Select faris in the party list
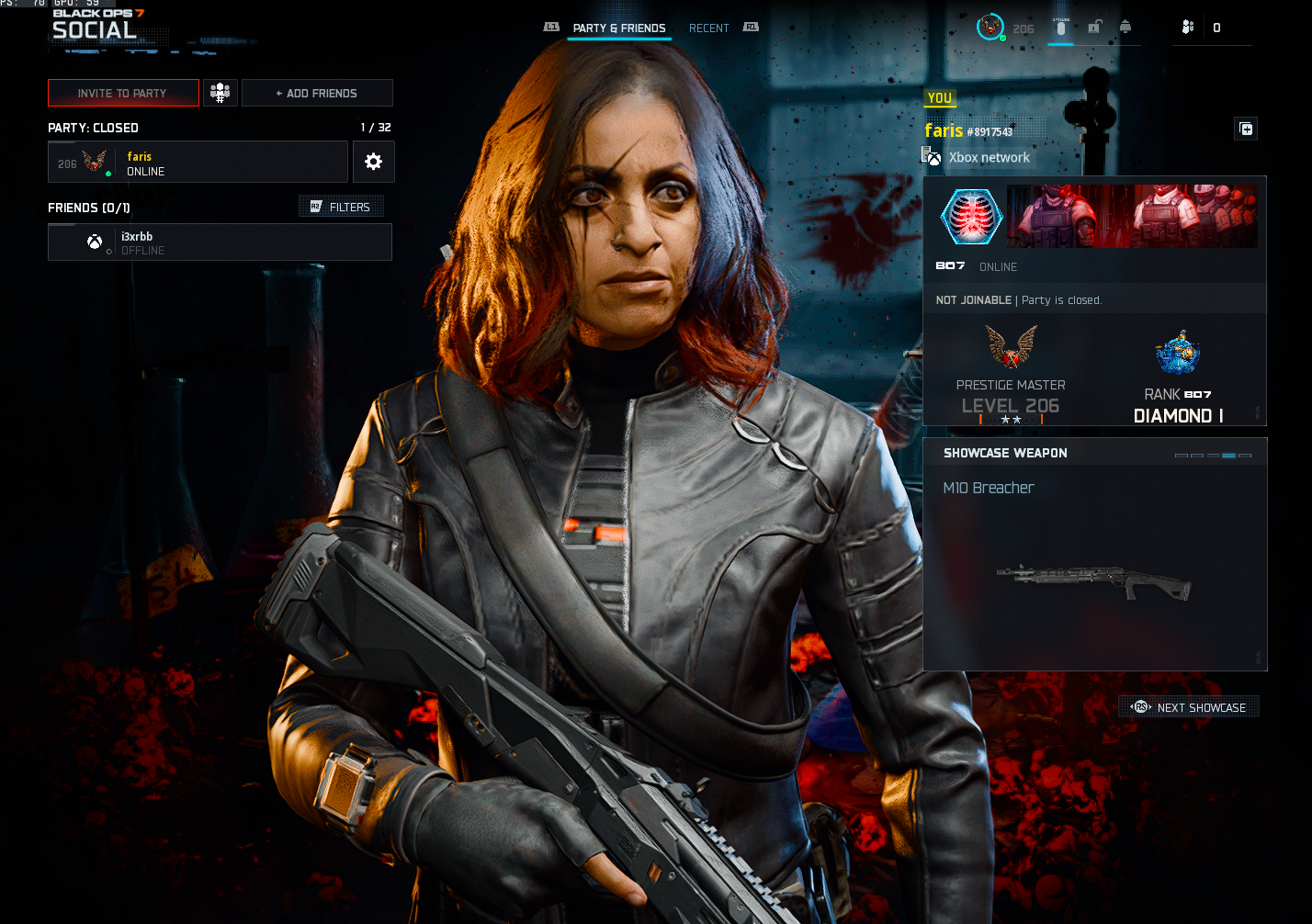The image size is (1312, 924). [x=198, y=163]
